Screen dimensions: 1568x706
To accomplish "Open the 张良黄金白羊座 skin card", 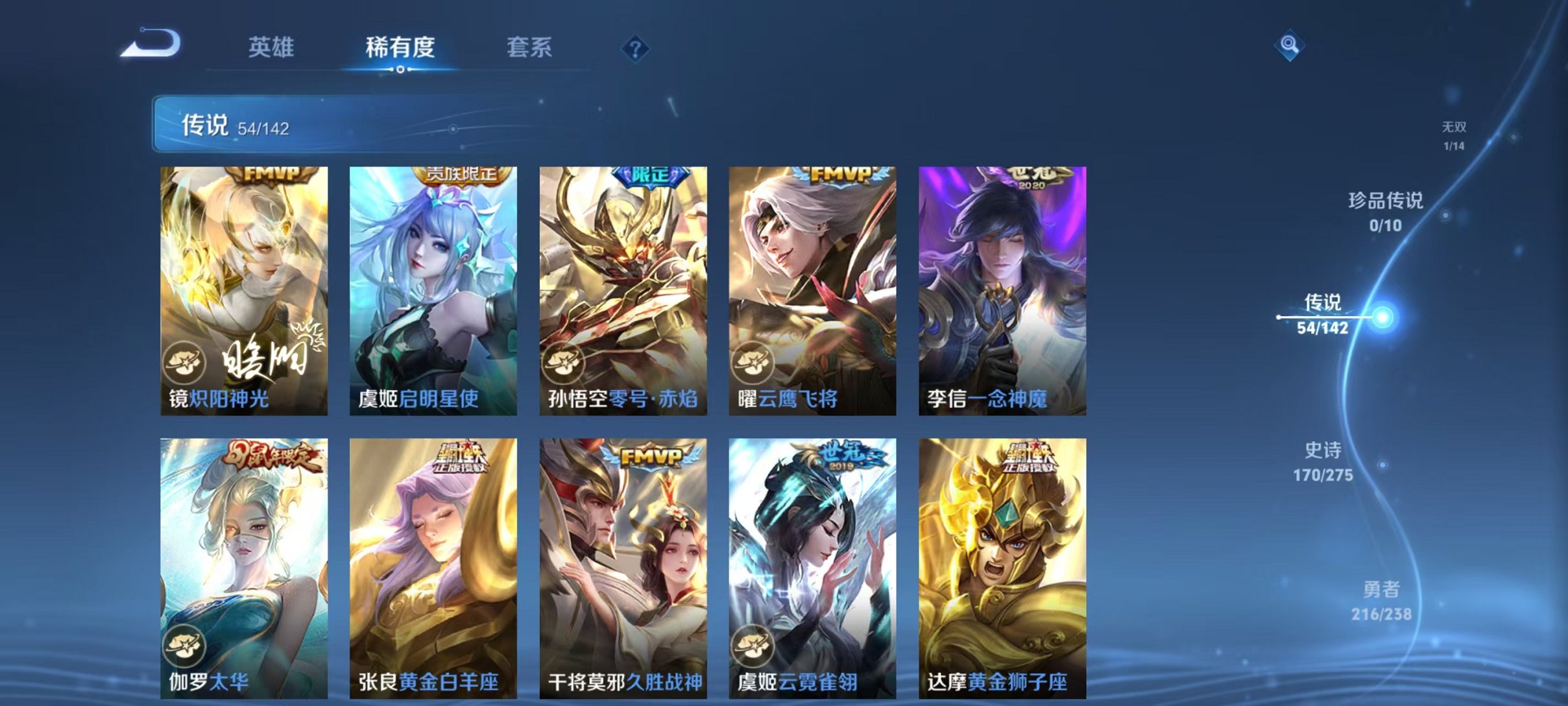I will (x=433, y=565).
